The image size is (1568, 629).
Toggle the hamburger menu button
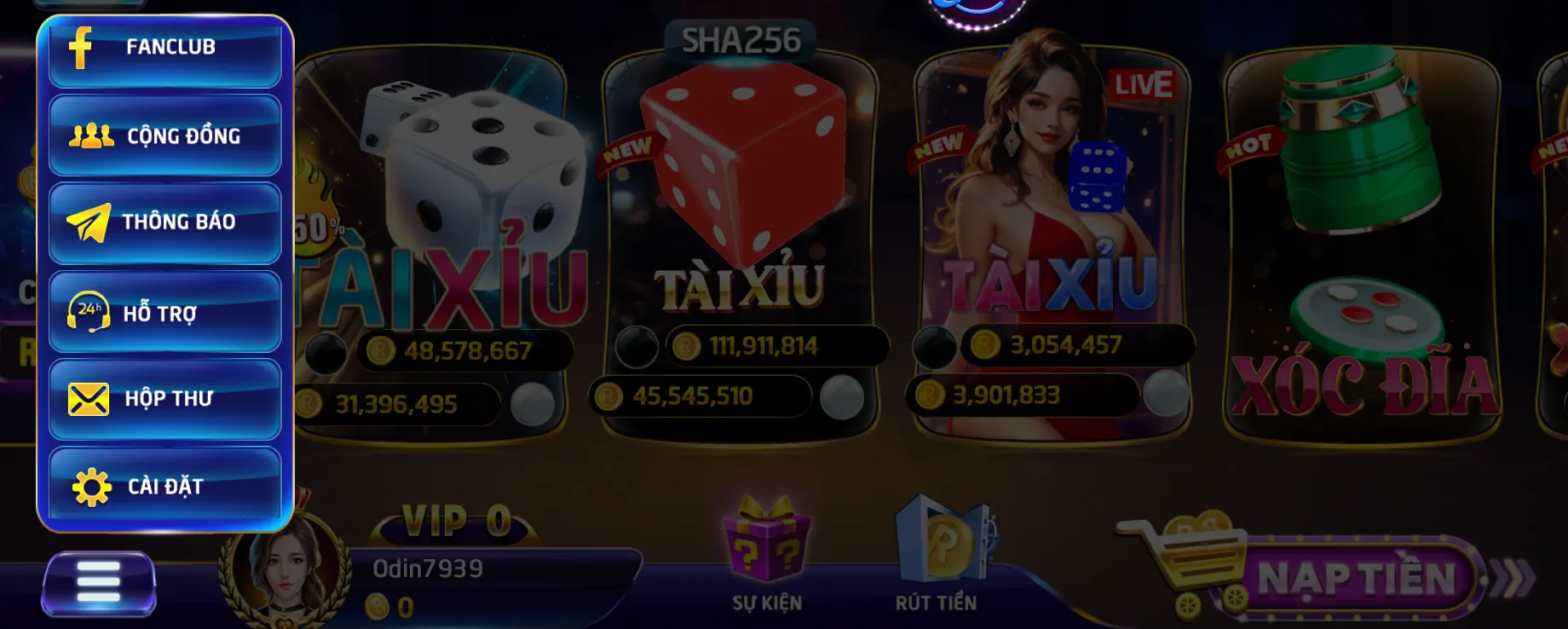[x=99, y=584]
